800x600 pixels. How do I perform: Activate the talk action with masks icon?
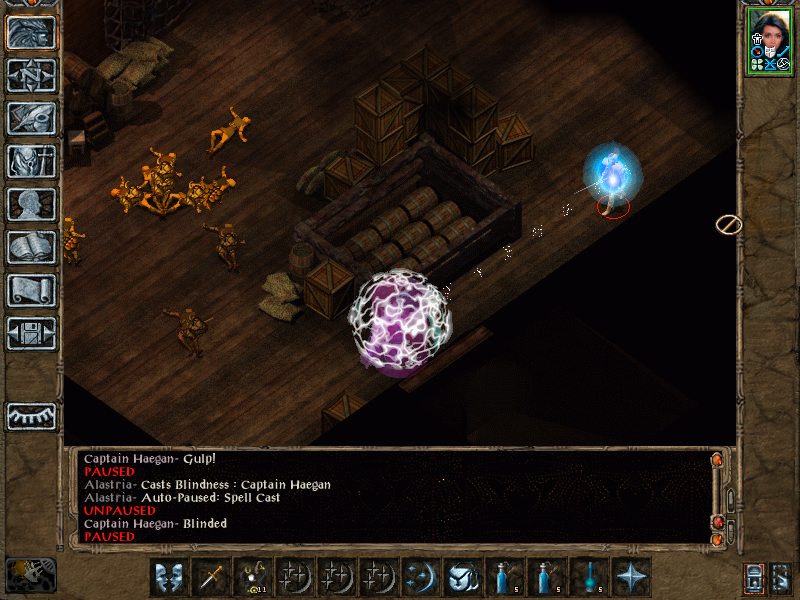click(170, 577)
